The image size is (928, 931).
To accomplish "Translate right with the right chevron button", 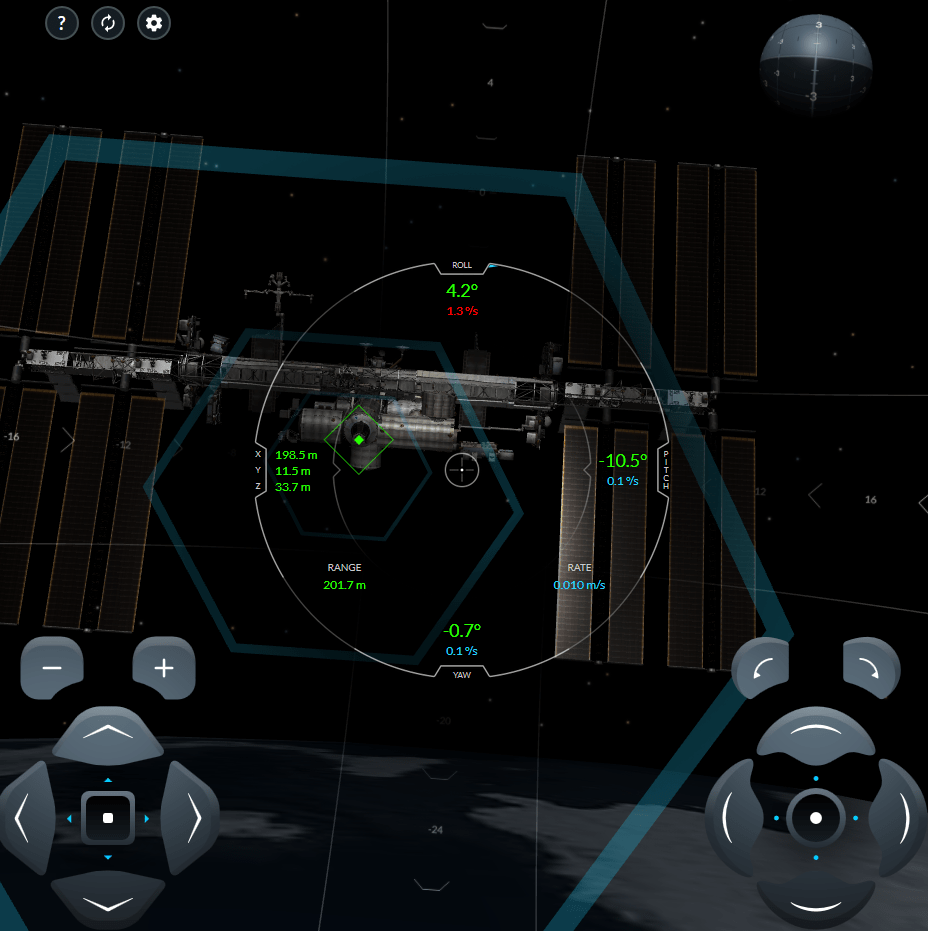I will point(192,818).
